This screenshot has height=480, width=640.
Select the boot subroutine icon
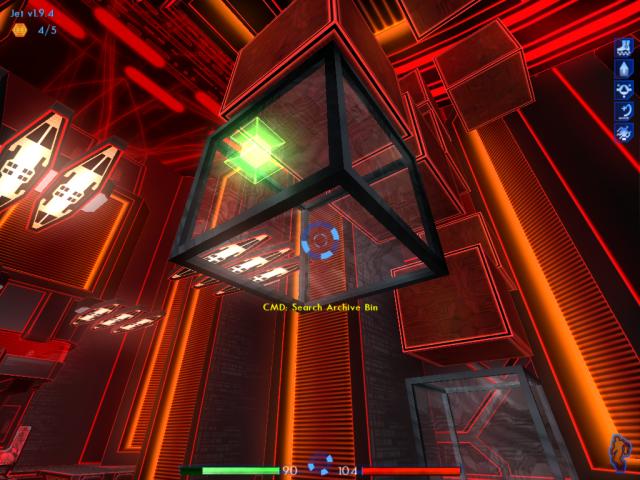click(623, 46)
